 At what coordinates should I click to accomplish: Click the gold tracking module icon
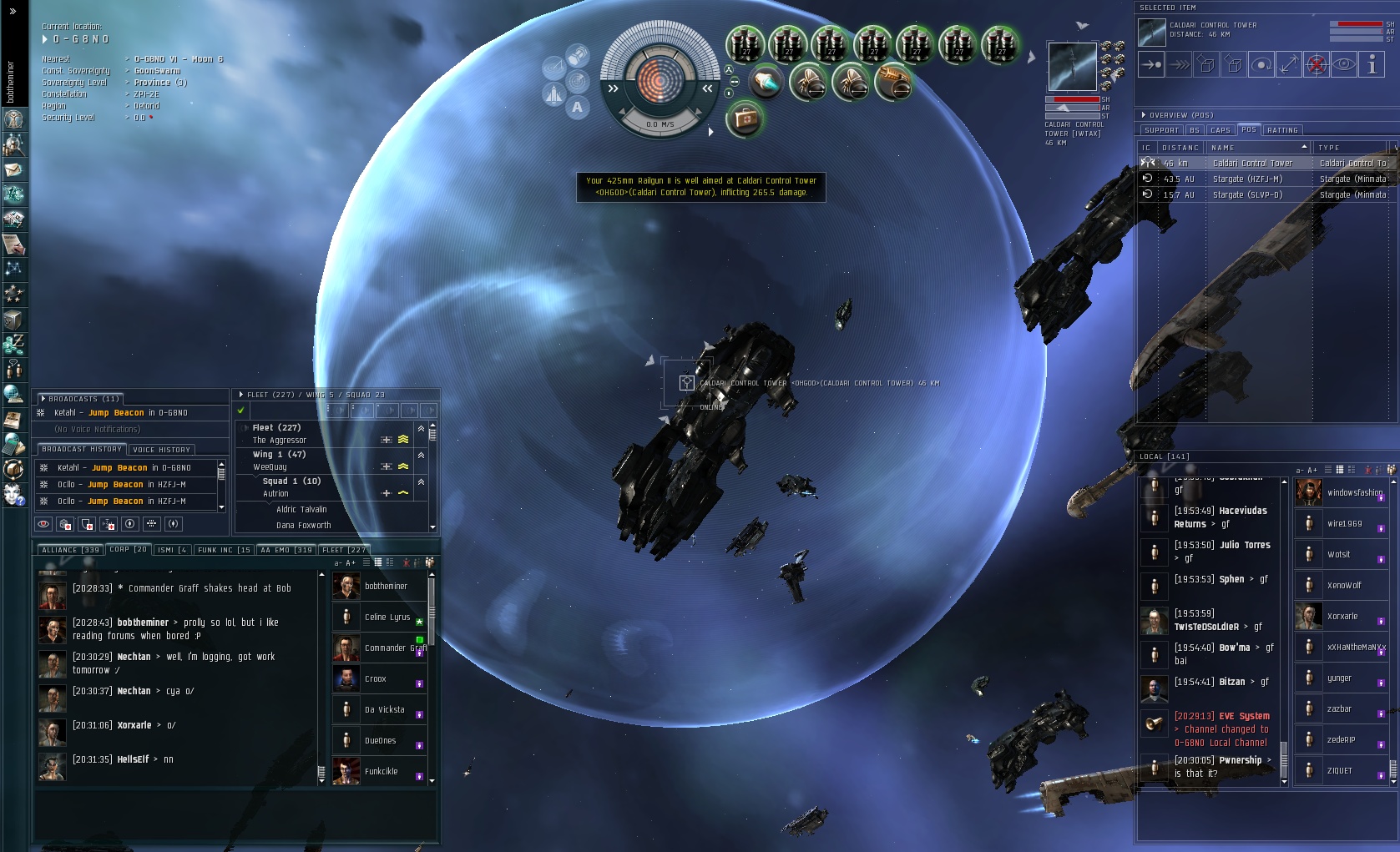pyautogui.click(x=893, y=82)
